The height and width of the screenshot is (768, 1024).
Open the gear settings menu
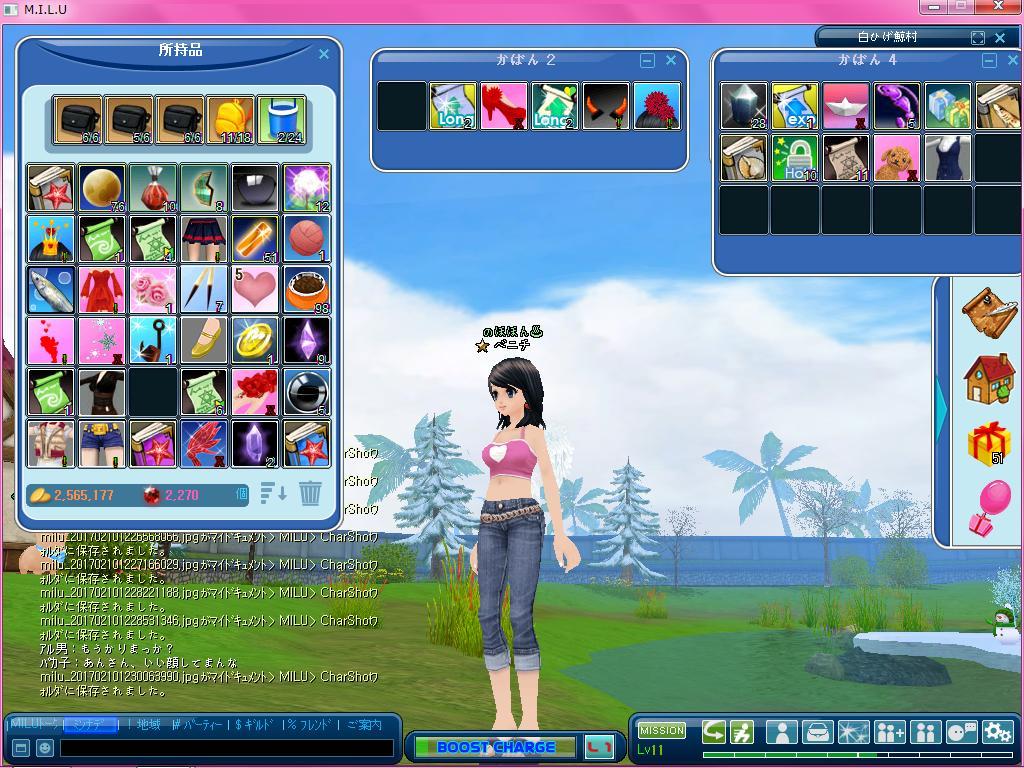tap(997, 732)
